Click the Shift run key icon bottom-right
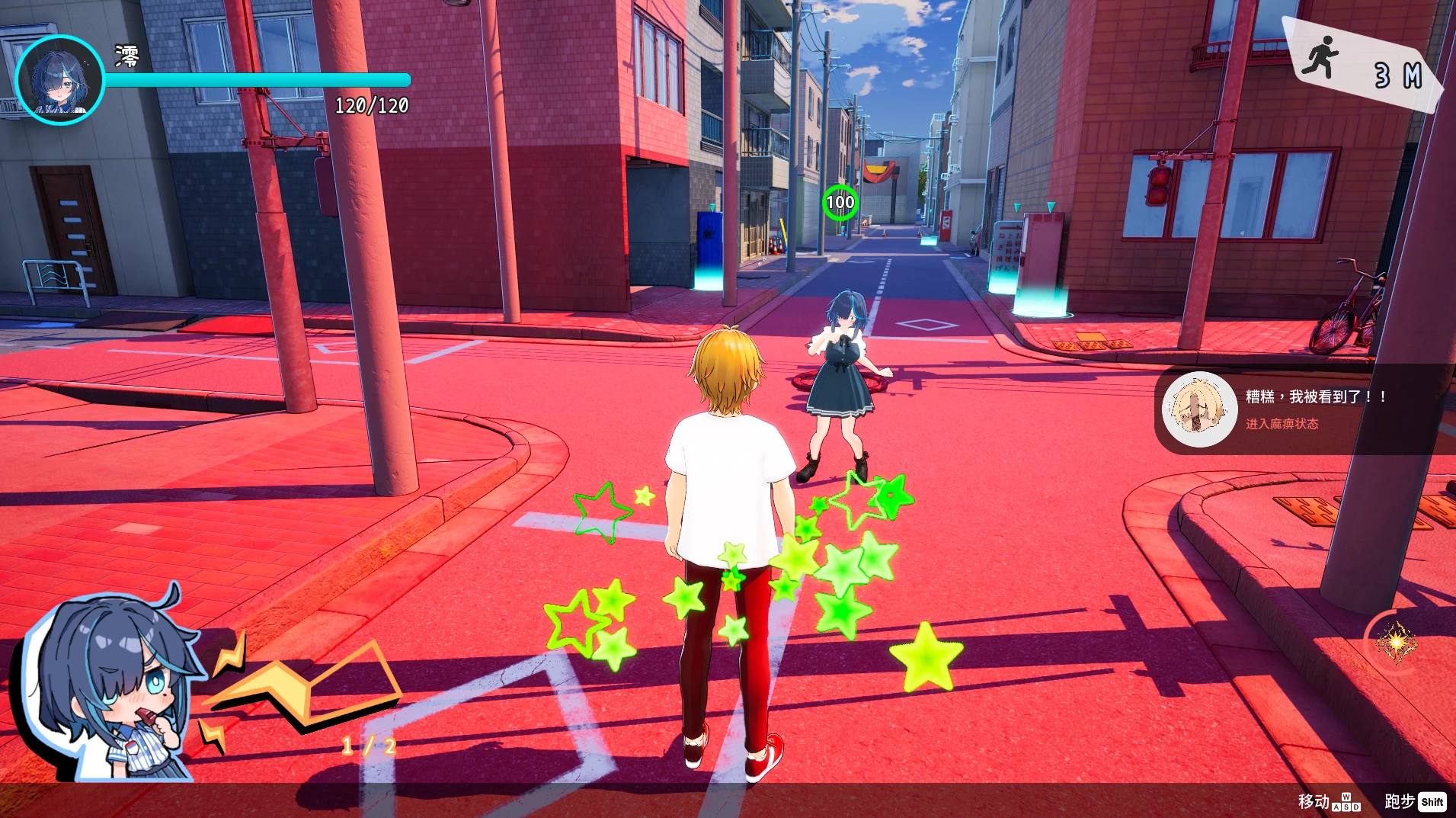 tap(1432, 802)
